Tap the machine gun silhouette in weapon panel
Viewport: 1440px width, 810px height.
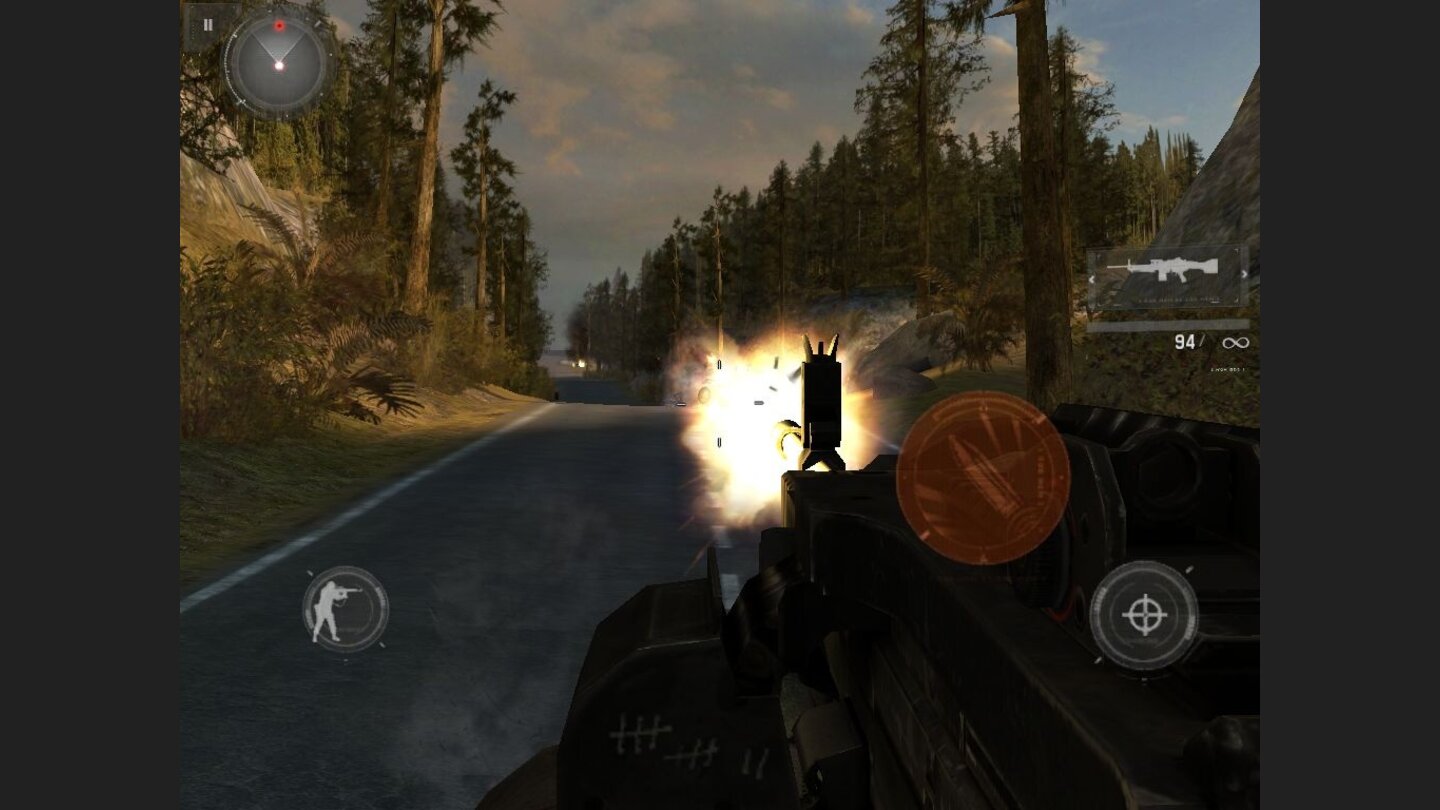1163,267
